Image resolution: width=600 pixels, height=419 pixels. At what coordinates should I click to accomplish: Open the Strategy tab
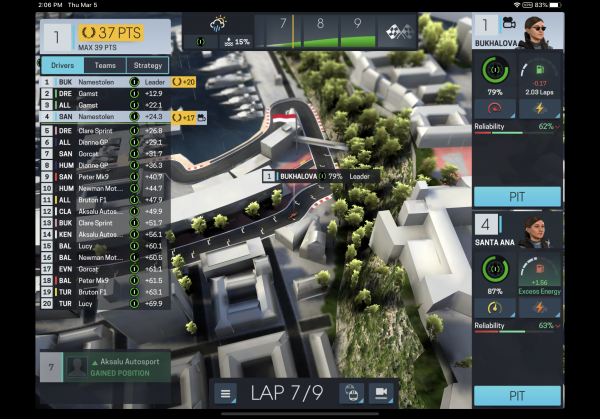point(148,65)
